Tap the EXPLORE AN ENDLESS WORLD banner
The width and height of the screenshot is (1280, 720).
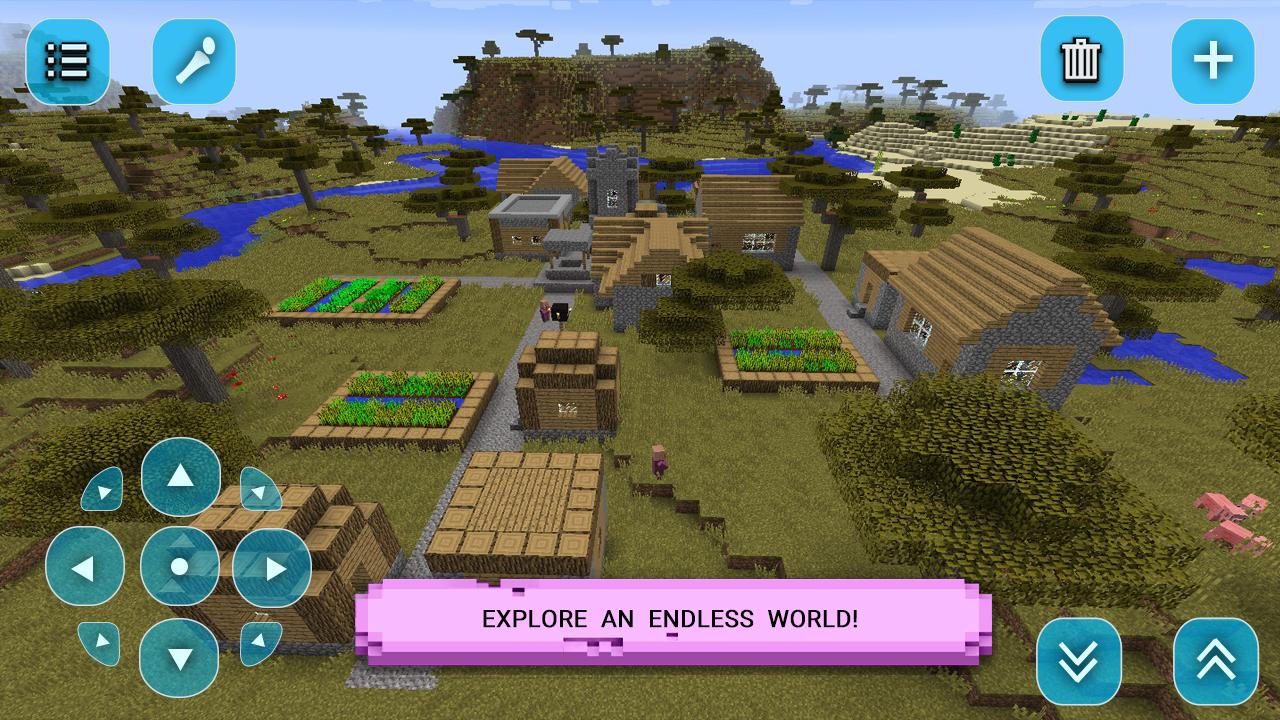tap(668, 618)
